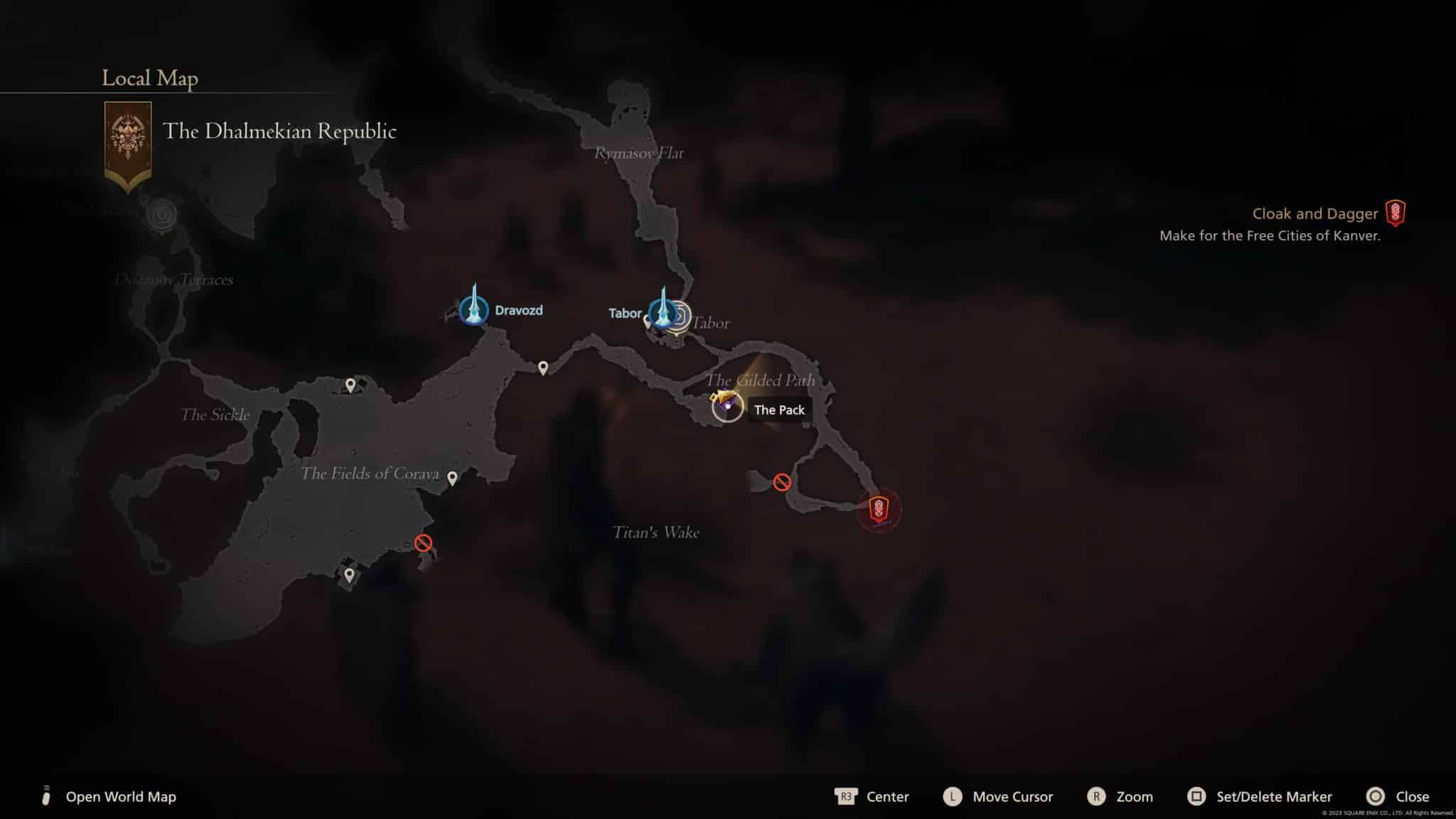This screenshot has height=819, width=1456.
Task: Activate Set/Delete Marker option
Action: click(x=1274, y=797)
